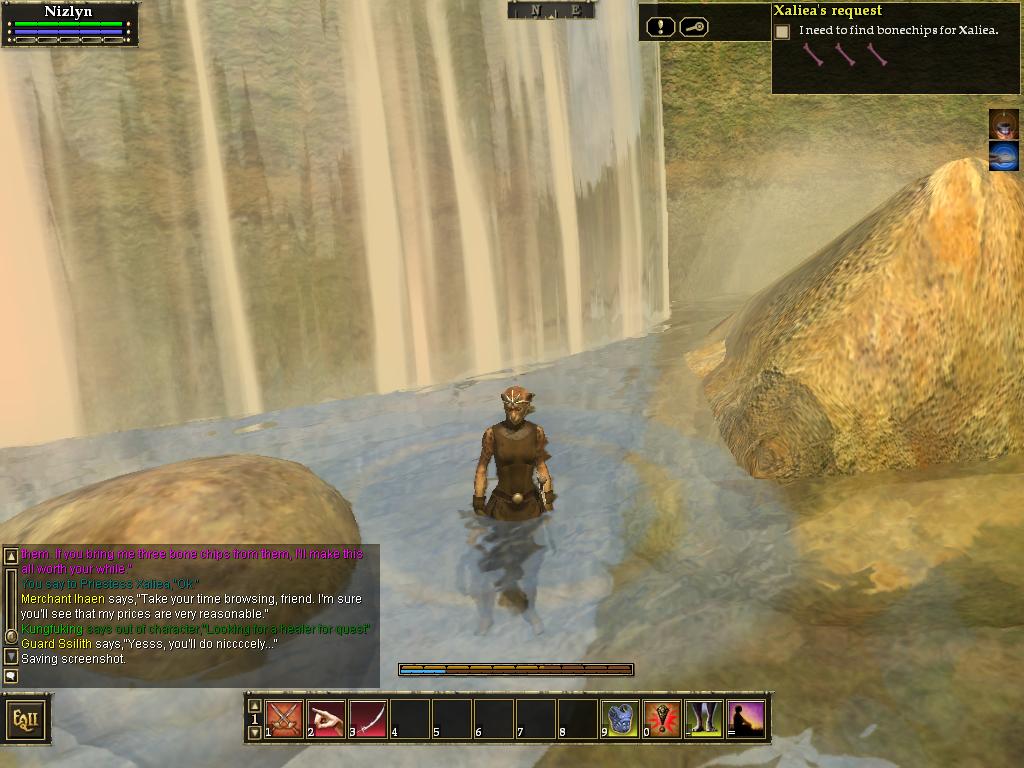Open chat options via the speech bubble
The height and width of the screenshot is (768, 1024).
pyautogui.click(x=11, y=676)
